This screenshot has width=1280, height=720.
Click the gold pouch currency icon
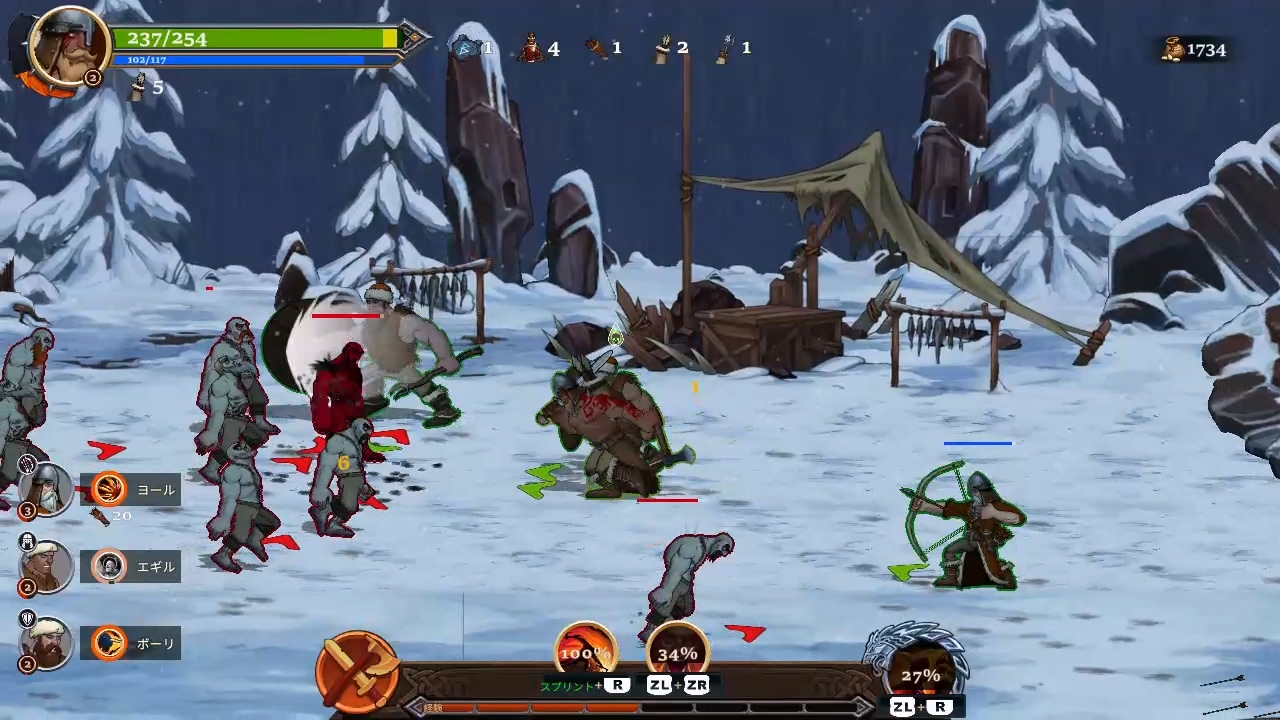pos(1172,49)
